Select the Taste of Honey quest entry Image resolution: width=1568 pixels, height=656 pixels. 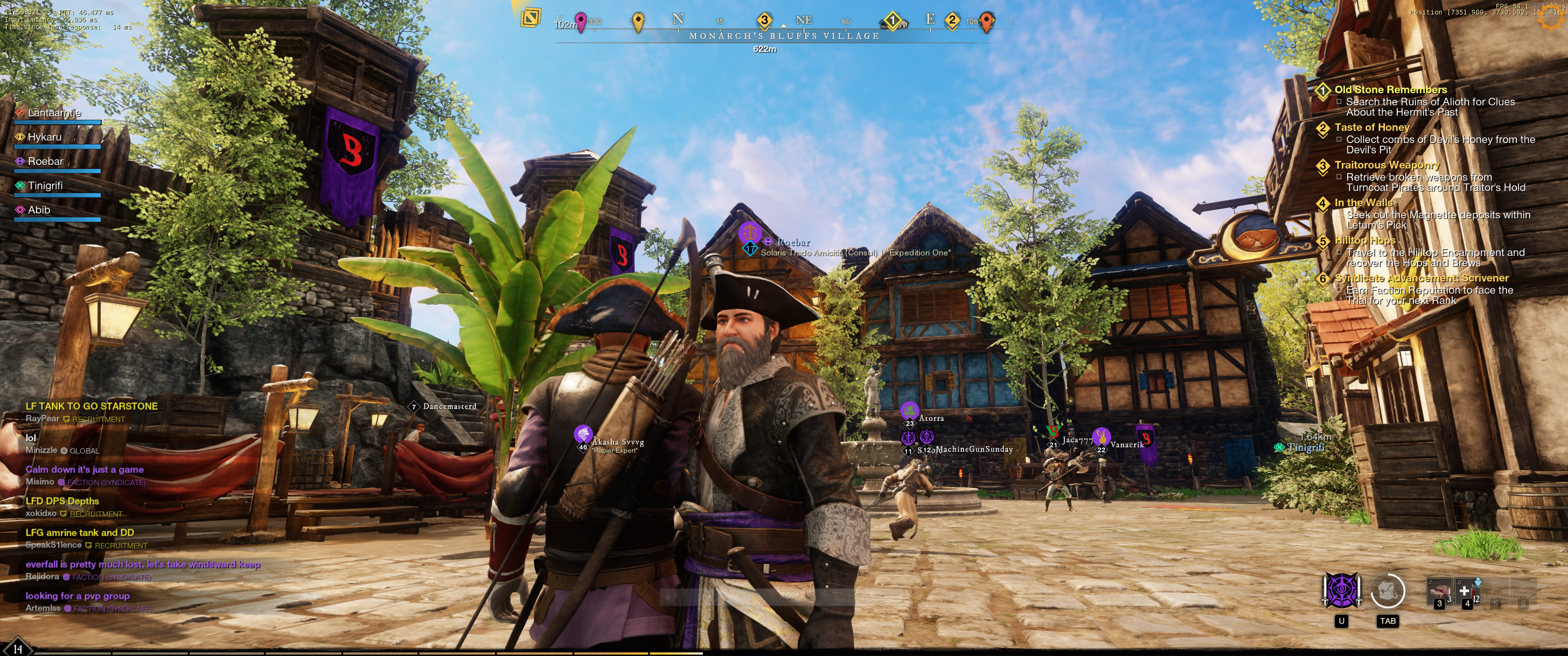click(1372, 128)
